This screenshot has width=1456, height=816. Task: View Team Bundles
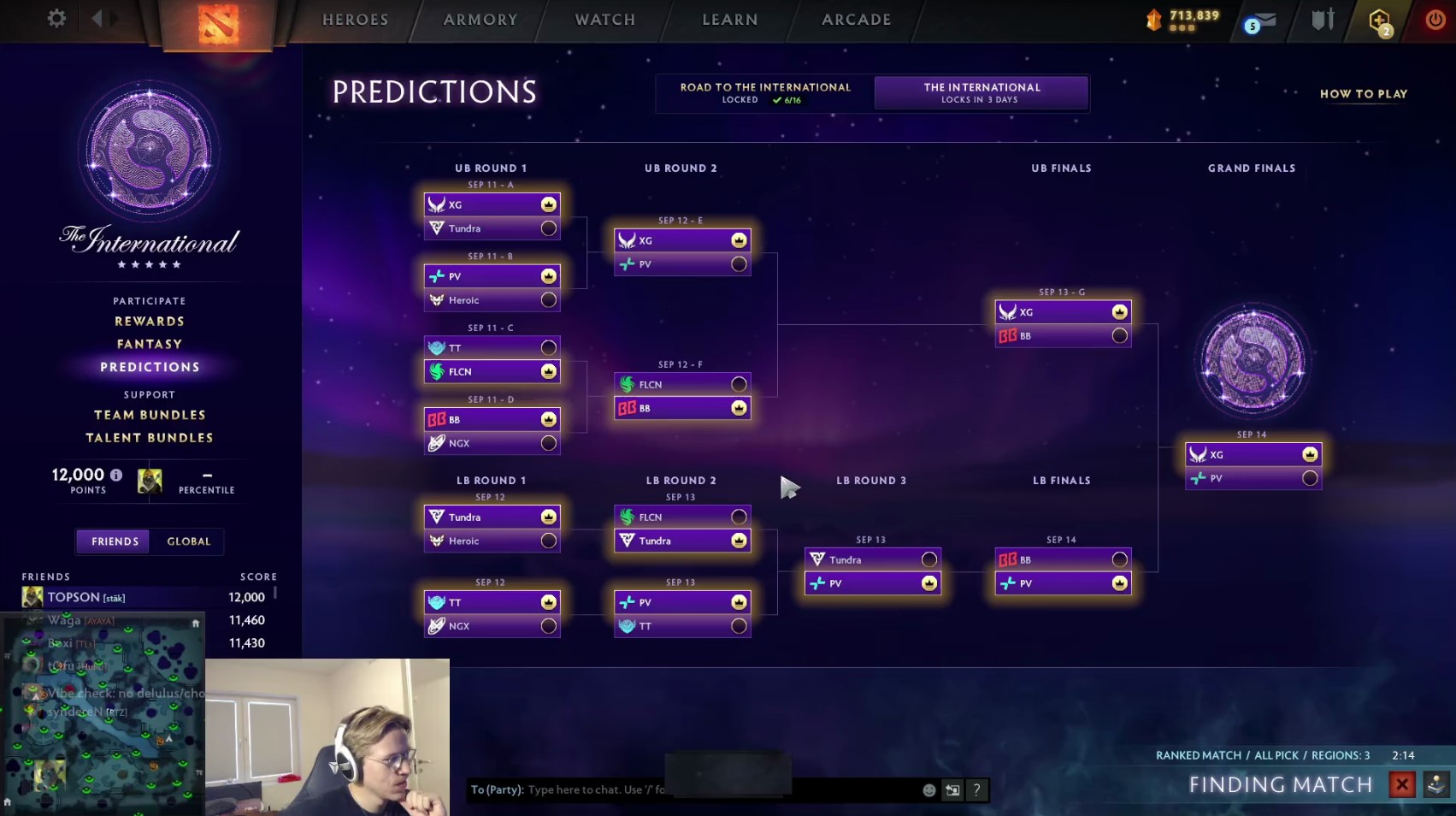click(x=150, y=415)
